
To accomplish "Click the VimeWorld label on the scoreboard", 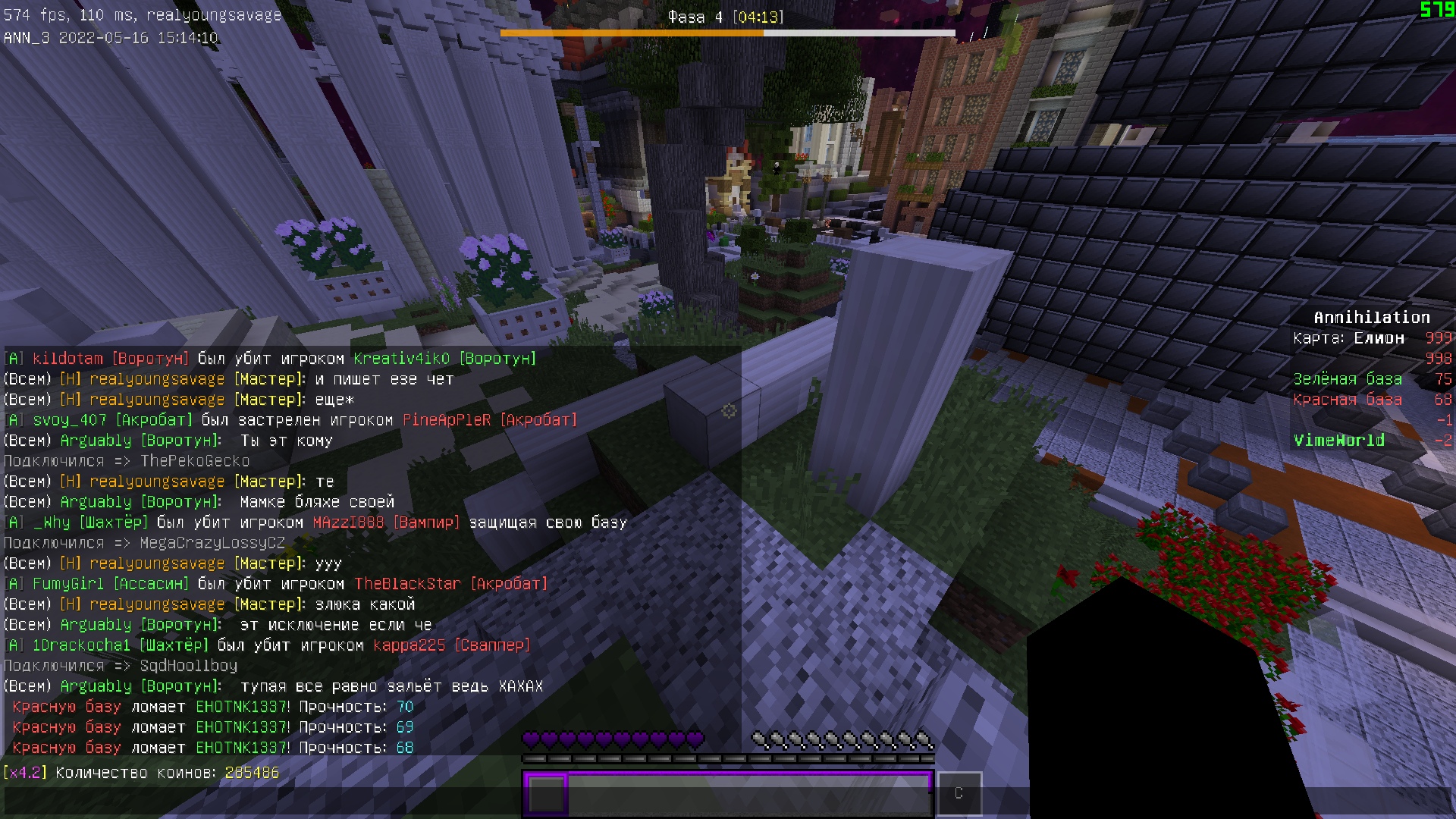I will 1341,440.
